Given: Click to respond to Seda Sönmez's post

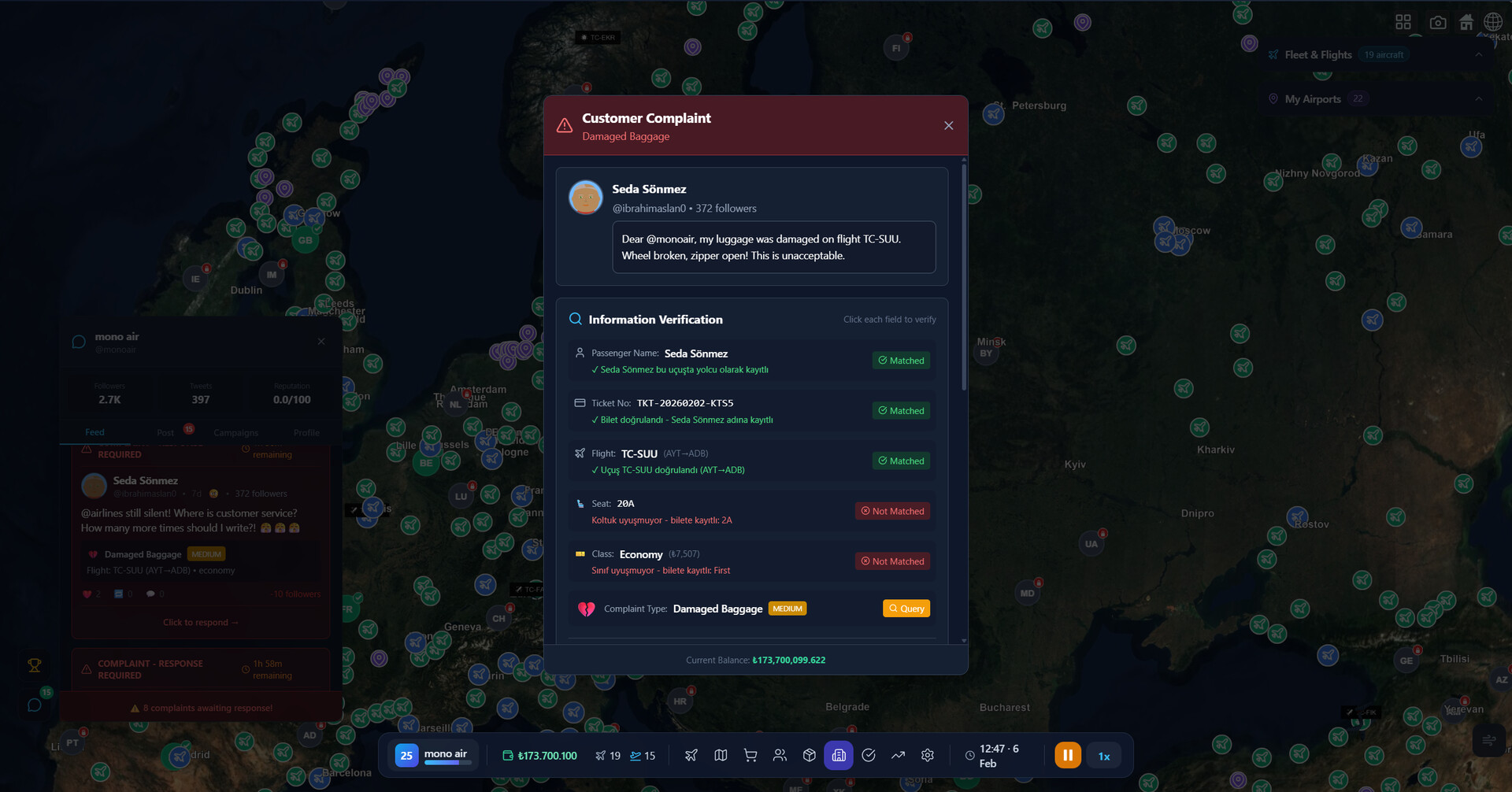Looking at the screenshot, I should tap(200, 622).
